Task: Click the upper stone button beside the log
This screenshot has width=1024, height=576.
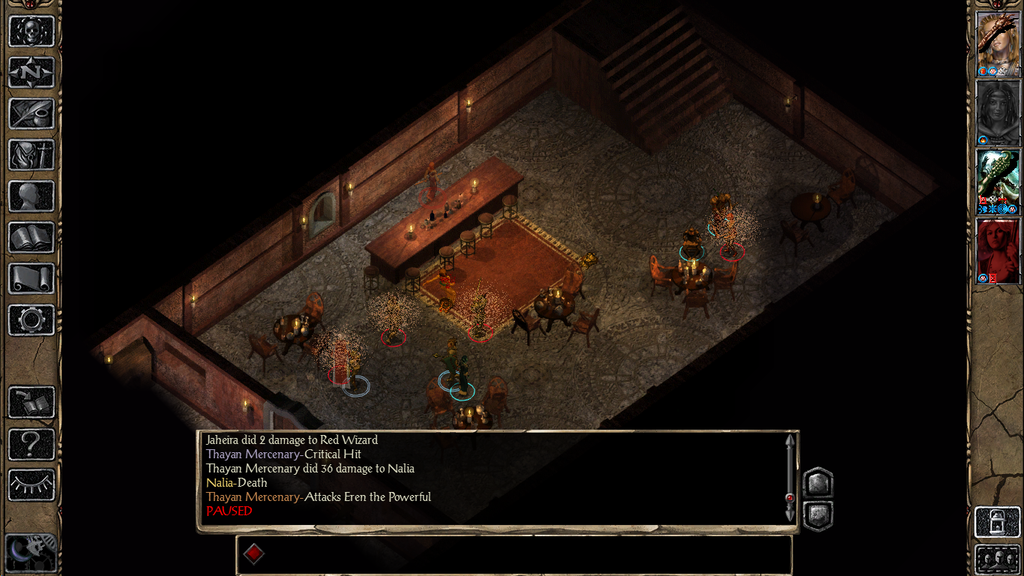Action: click(x=817, y=483)
